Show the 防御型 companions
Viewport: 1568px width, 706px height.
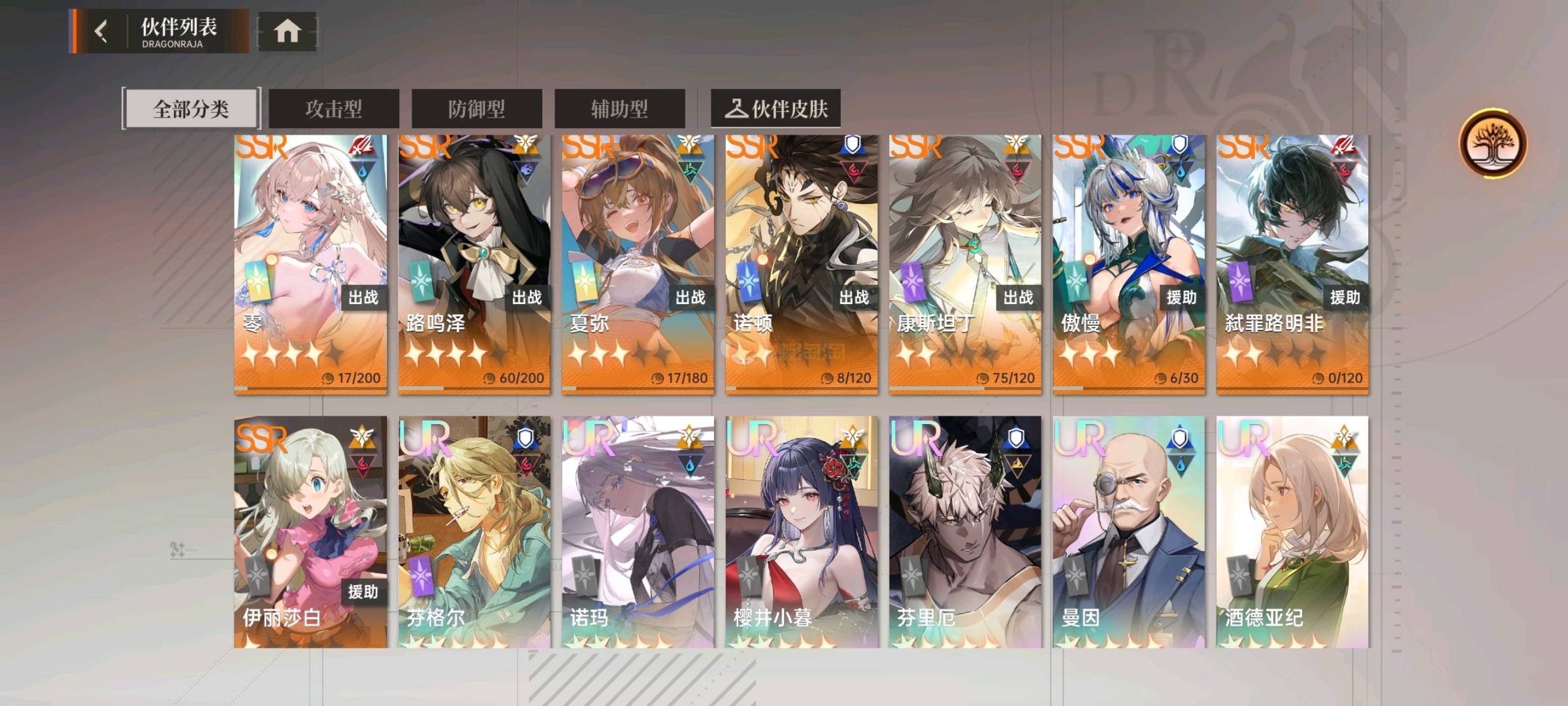pos(476,109)
